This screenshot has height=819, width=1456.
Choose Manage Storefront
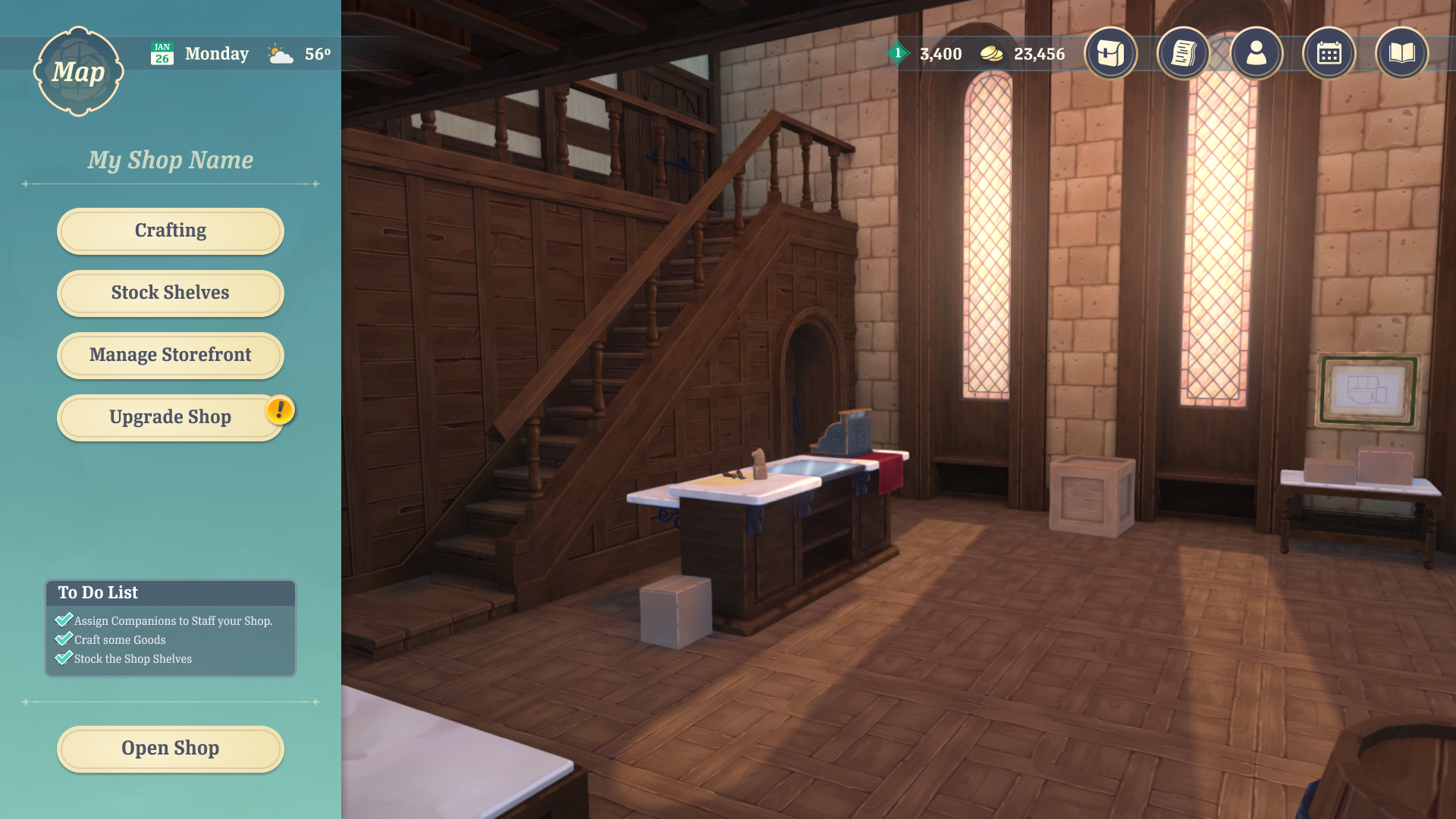click(x=171, y=355)
